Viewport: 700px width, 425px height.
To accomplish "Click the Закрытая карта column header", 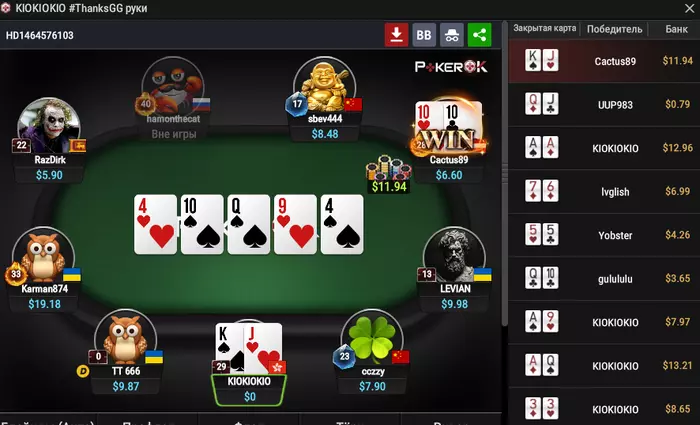I will tap(544, 29).
